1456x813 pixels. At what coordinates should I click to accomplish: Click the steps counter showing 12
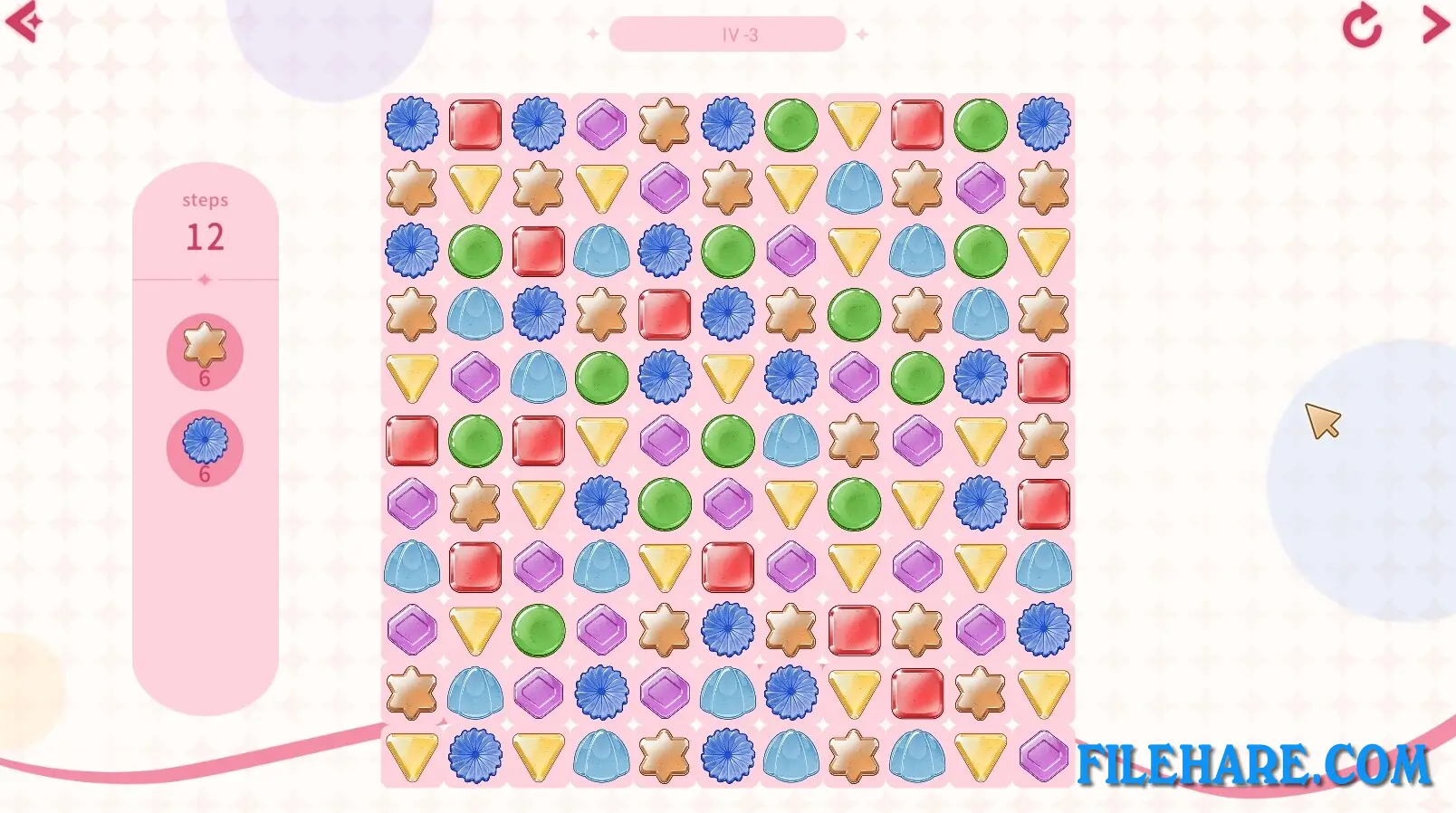point(206,237)
